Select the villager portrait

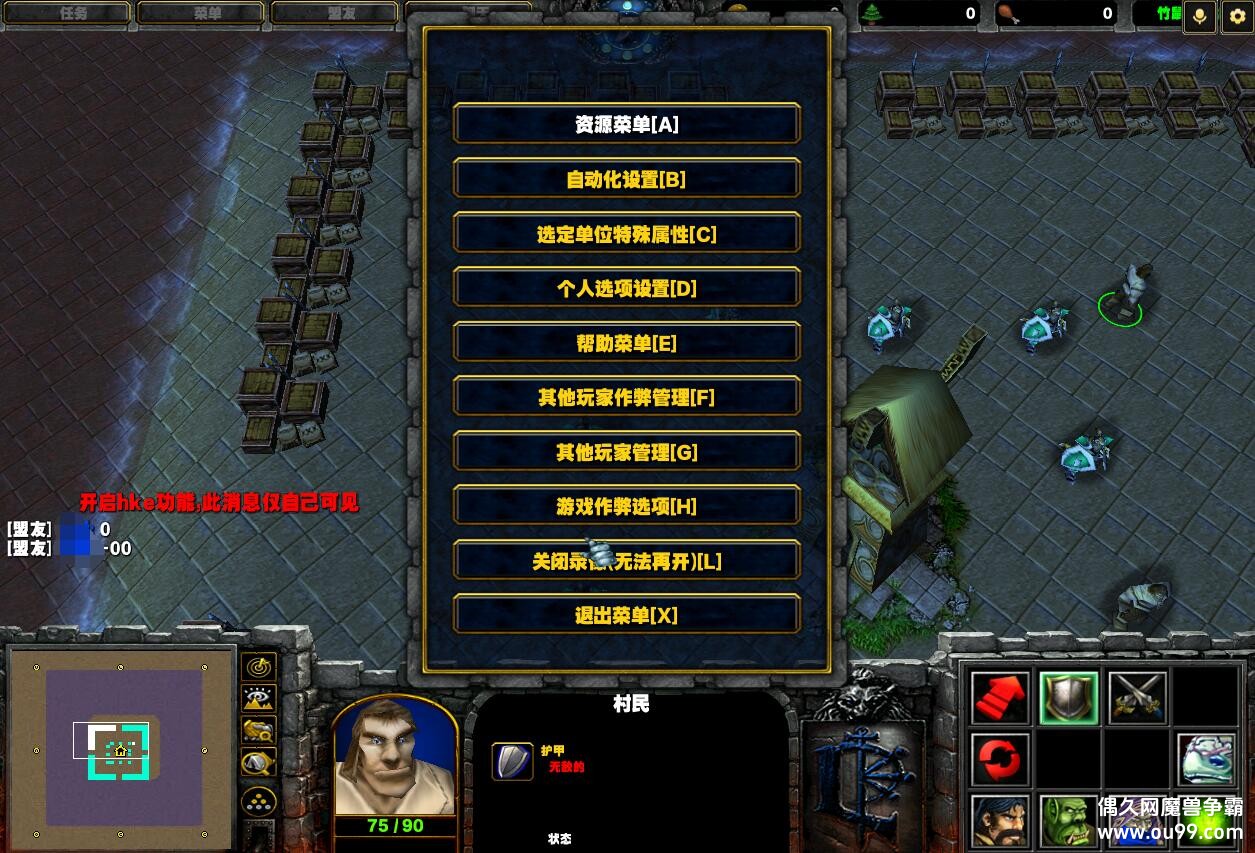coord(395,757)
